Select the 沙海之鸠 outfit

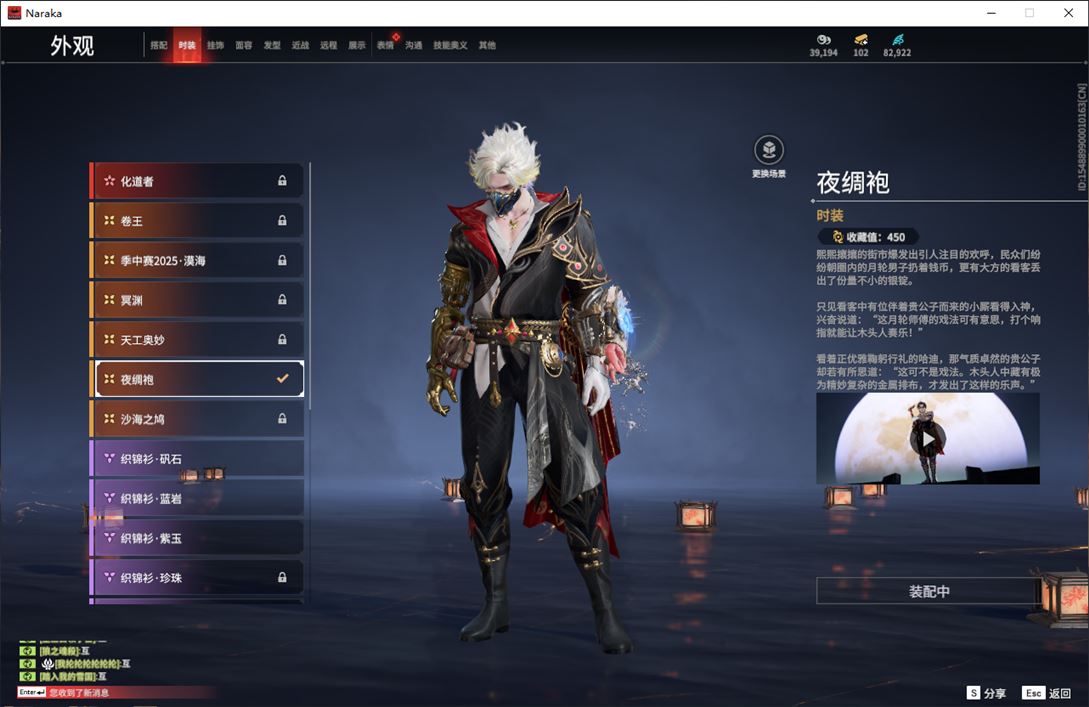pos(198,419)
